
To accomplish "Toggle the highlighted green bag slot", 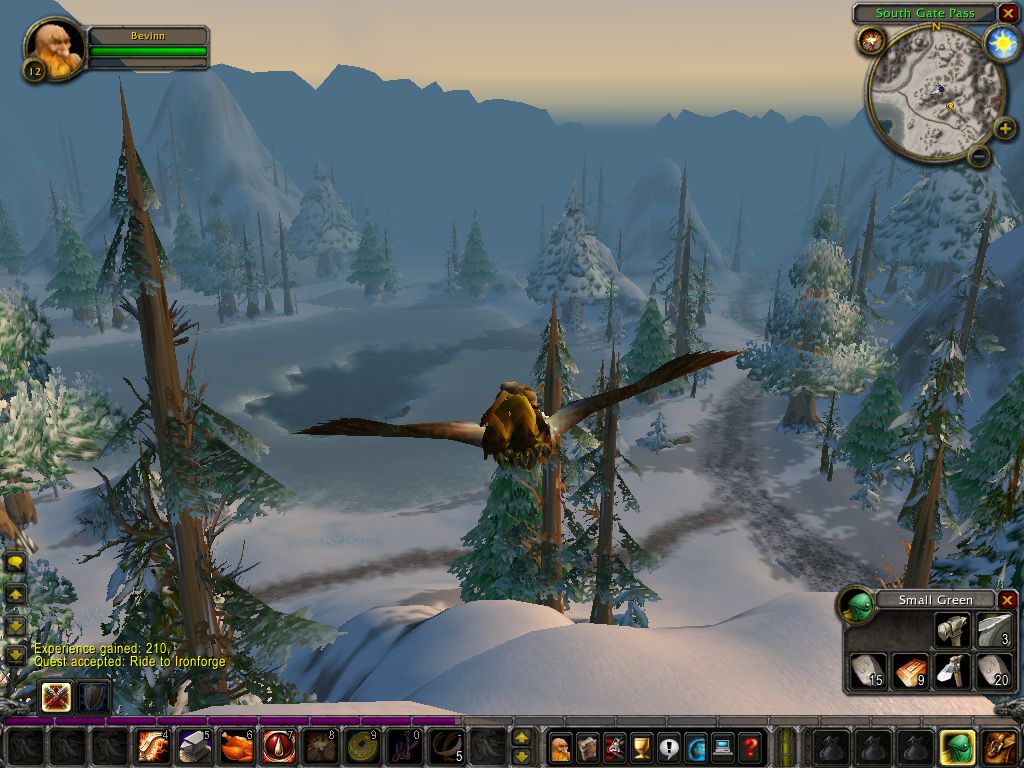I will [x=958, y=747].
